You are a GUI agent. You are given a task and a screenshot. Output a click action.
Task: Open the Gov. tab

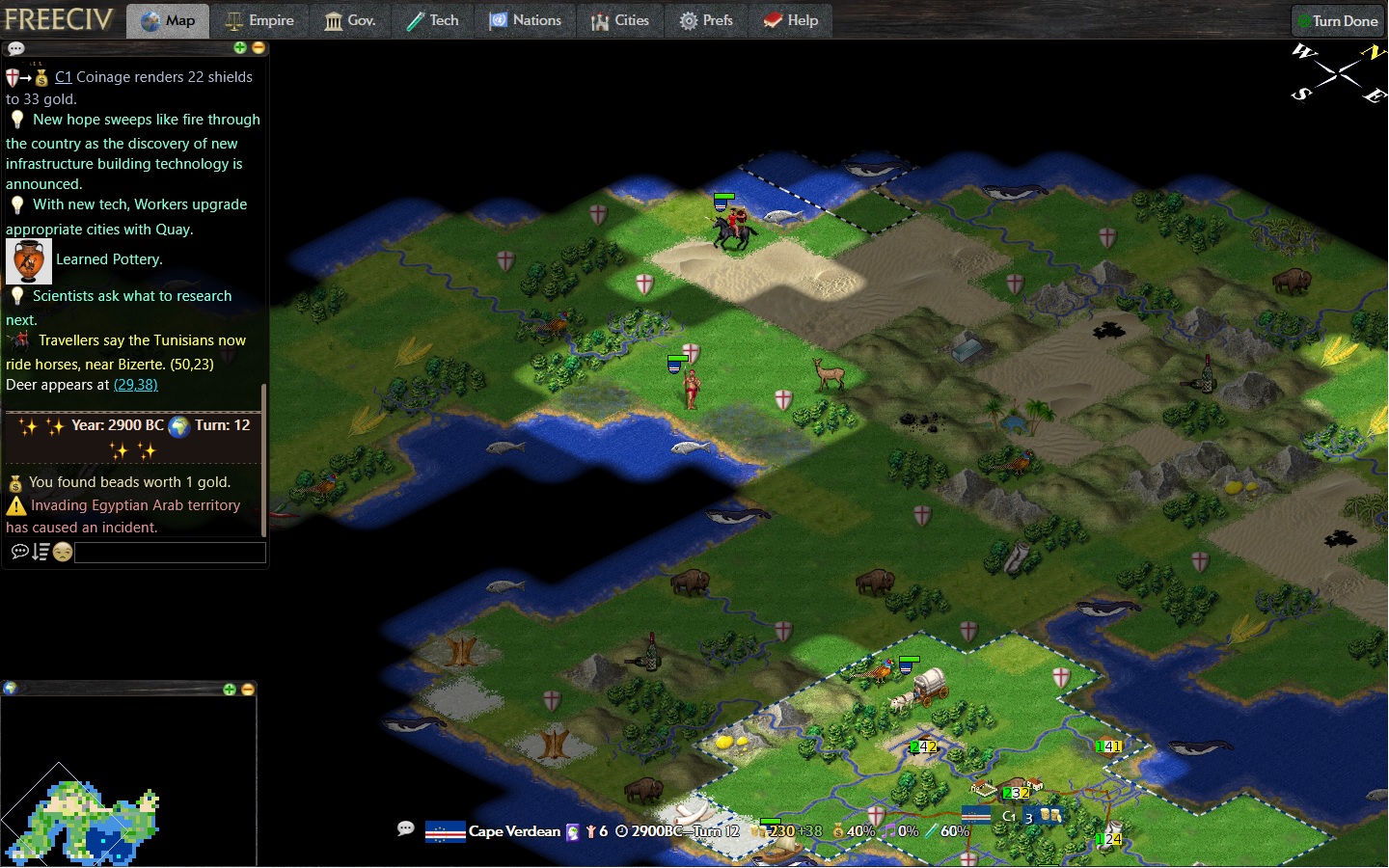point(349,20)
